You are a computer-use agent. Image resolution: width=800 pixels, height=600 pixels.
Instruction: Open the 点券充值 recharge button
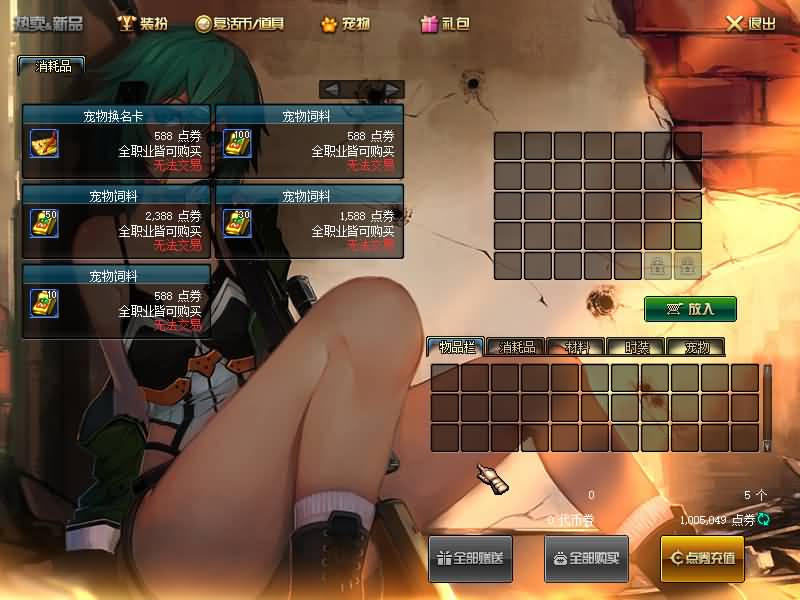[x=702, y=558]
